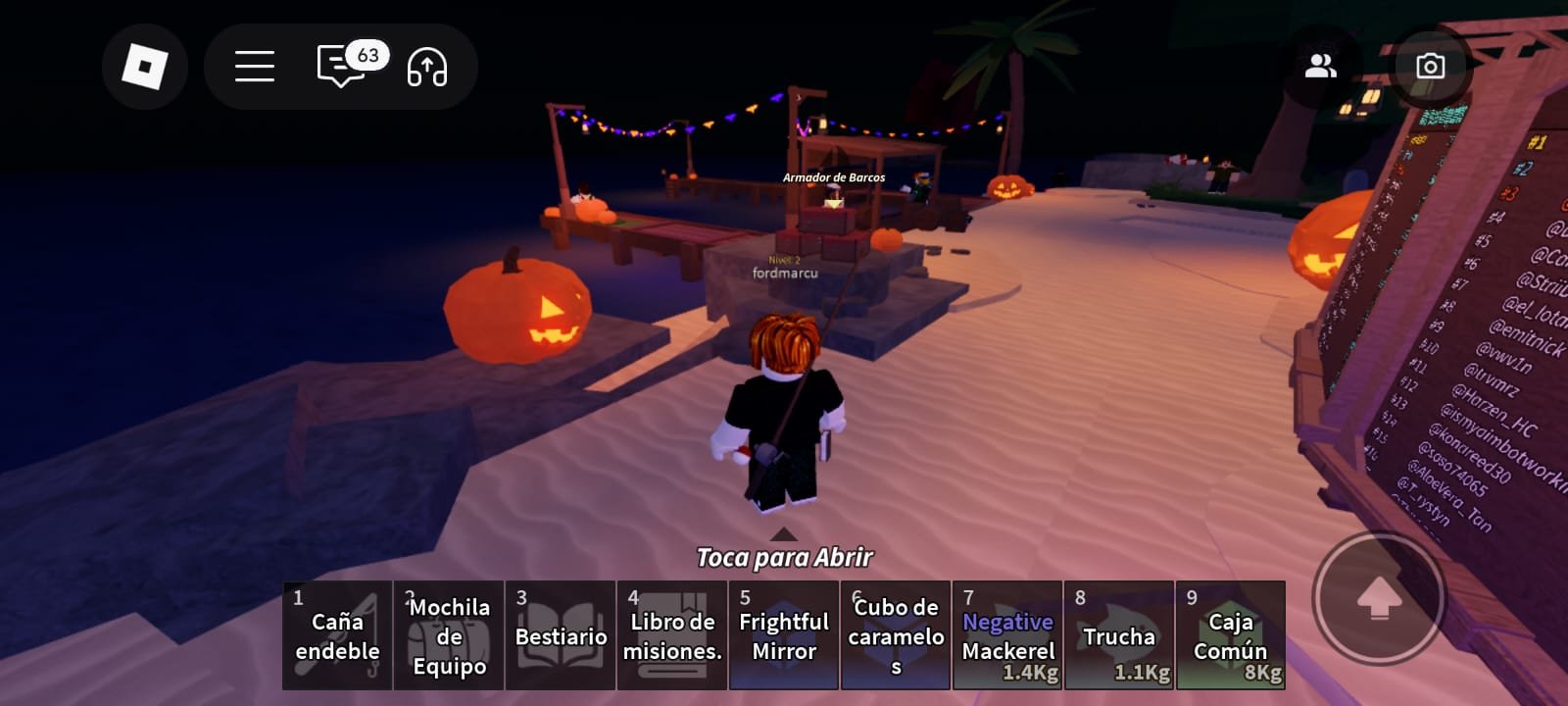1568x706 pixels.
Task: Tap the Toca para Abrir prompt
Action: tap(784, 559)
